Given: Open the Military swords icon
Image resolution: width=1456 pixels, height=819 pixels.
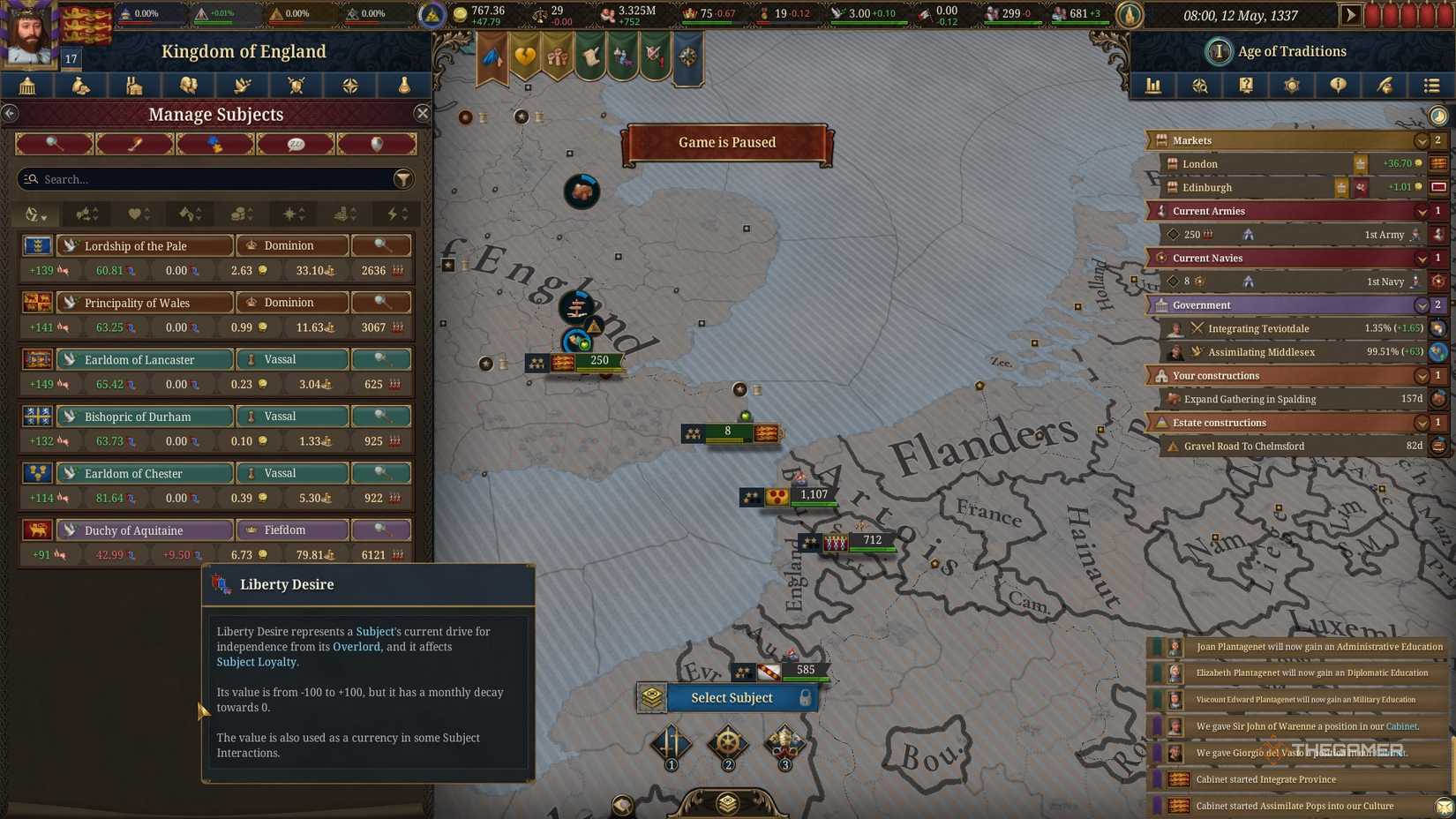Looking at the screenshot, I should pos(295,86).
